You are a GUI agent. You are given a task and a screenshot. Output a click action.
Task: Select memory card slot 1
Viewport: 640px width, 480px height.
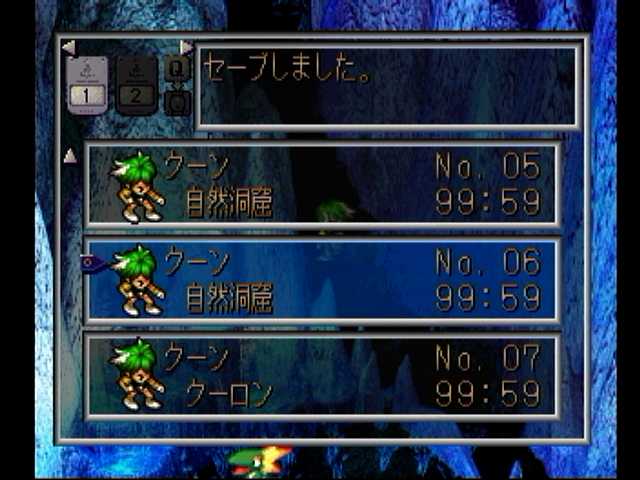tap(86, 84)
